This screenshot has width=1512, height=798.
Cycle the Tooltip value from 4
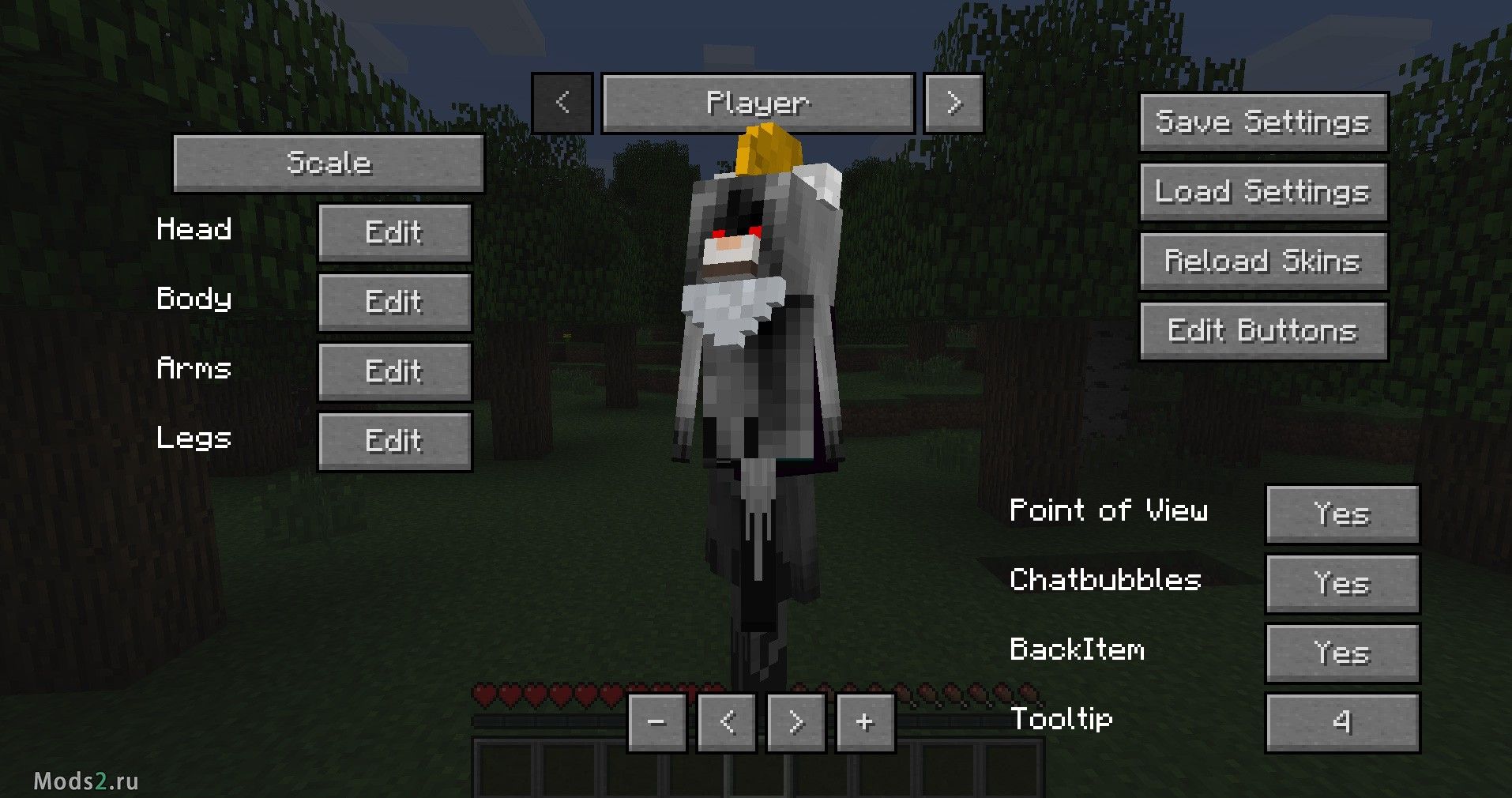[x=1342, y=721]
